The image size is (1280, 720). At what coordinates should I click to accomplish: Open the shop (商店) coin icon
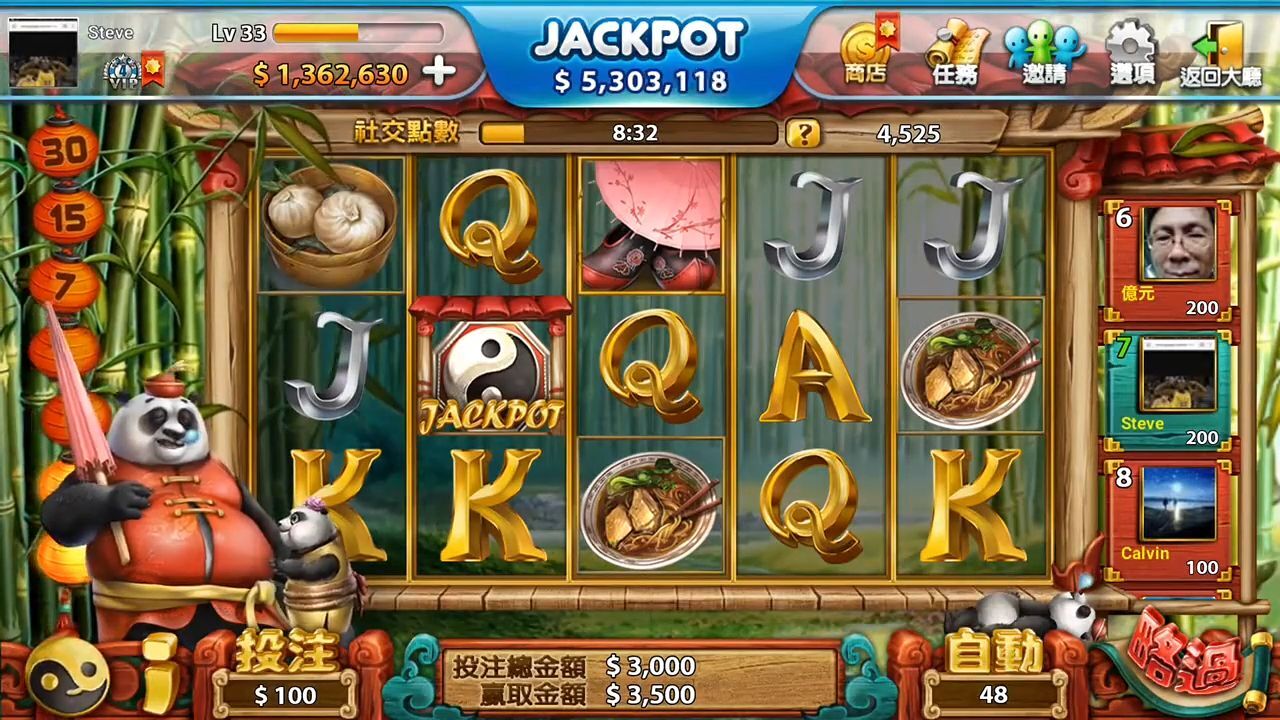tap(865, 53)
